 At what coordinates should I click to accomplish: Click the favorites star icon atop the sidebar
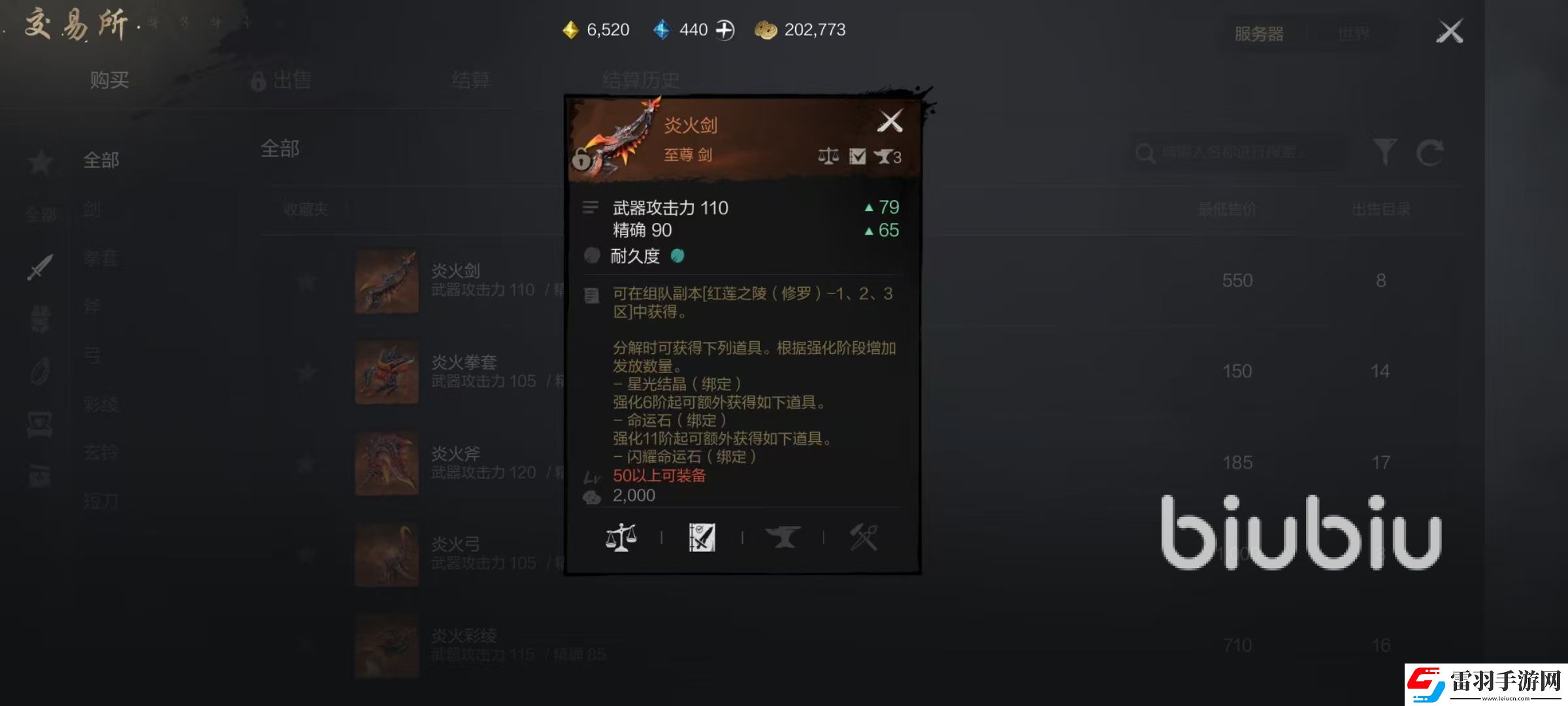pos(39,162)
